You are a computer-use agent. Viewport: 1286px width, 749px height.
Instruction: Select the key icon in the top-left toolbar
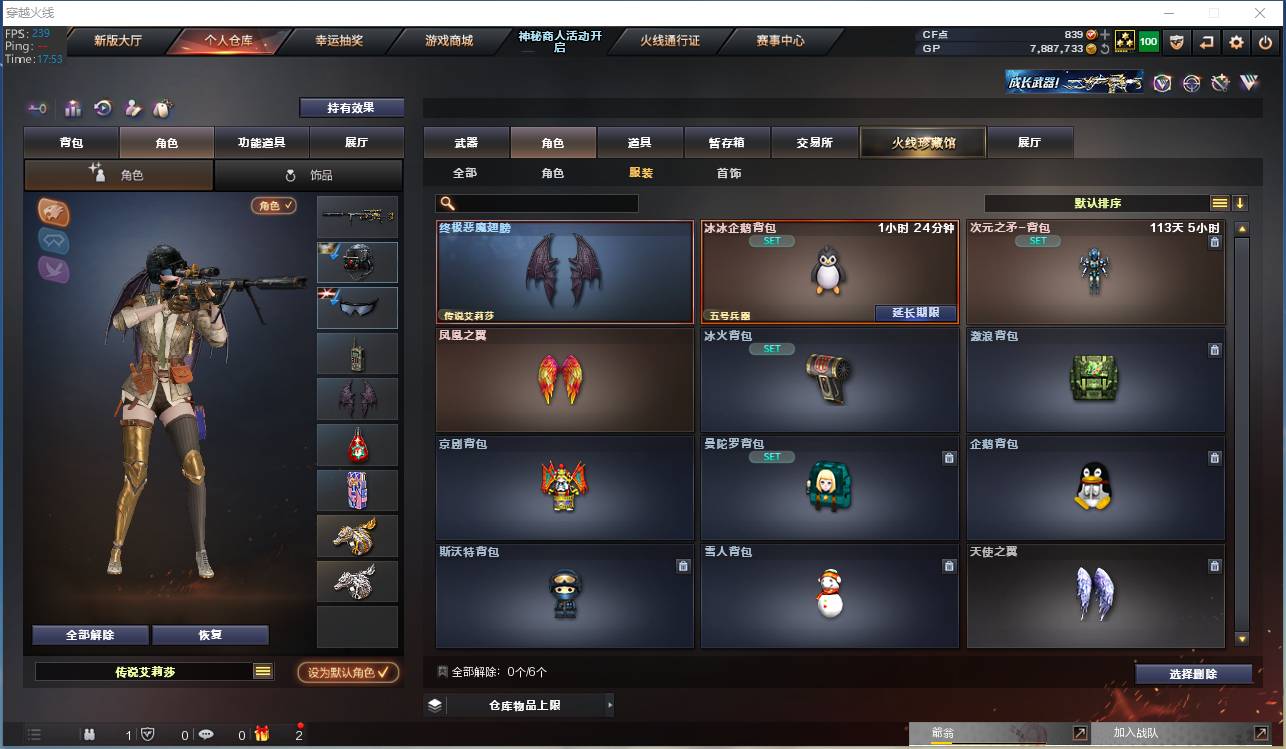[38, 107]
